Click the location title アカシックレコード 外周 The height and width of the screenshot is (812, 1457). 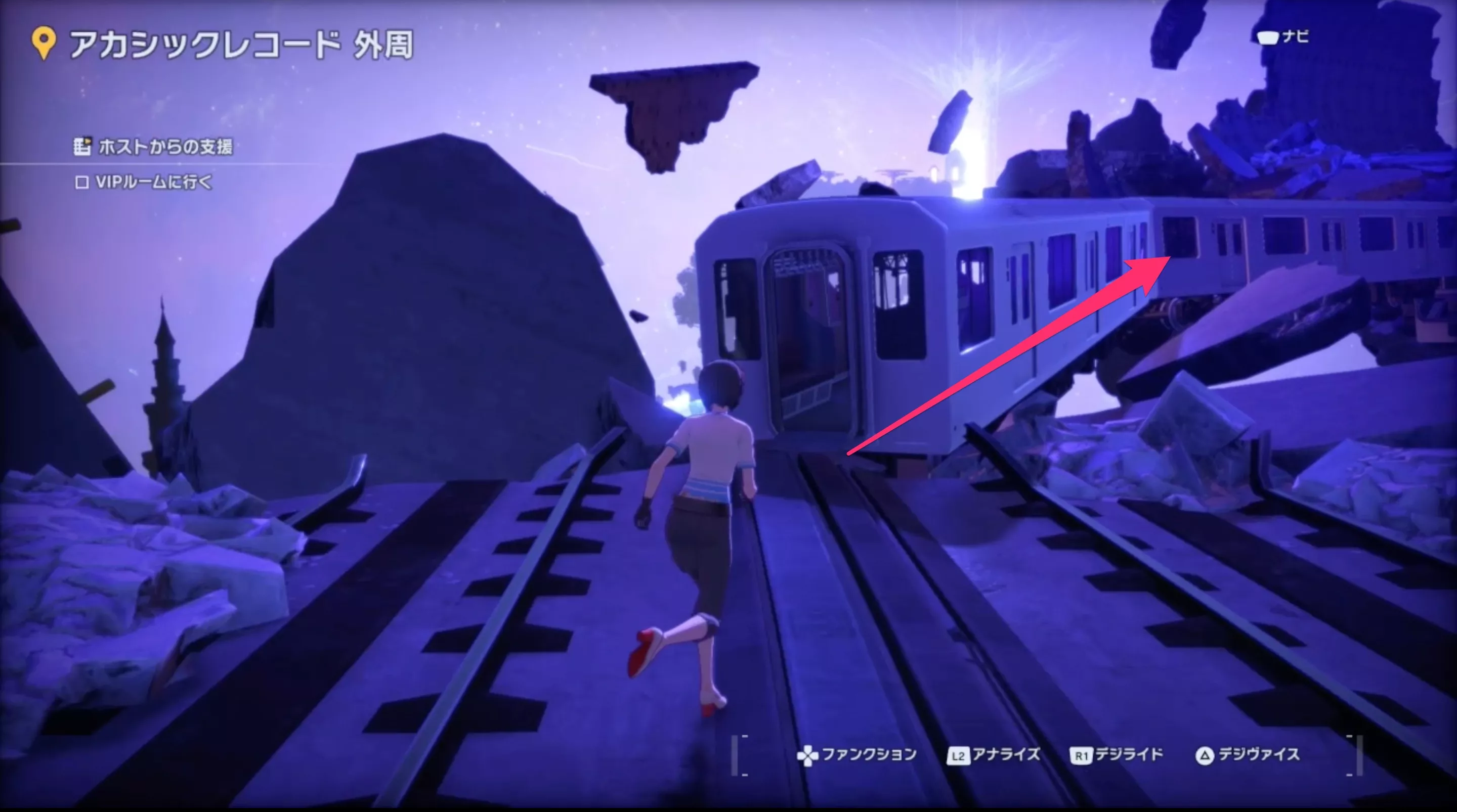[243, 45]
